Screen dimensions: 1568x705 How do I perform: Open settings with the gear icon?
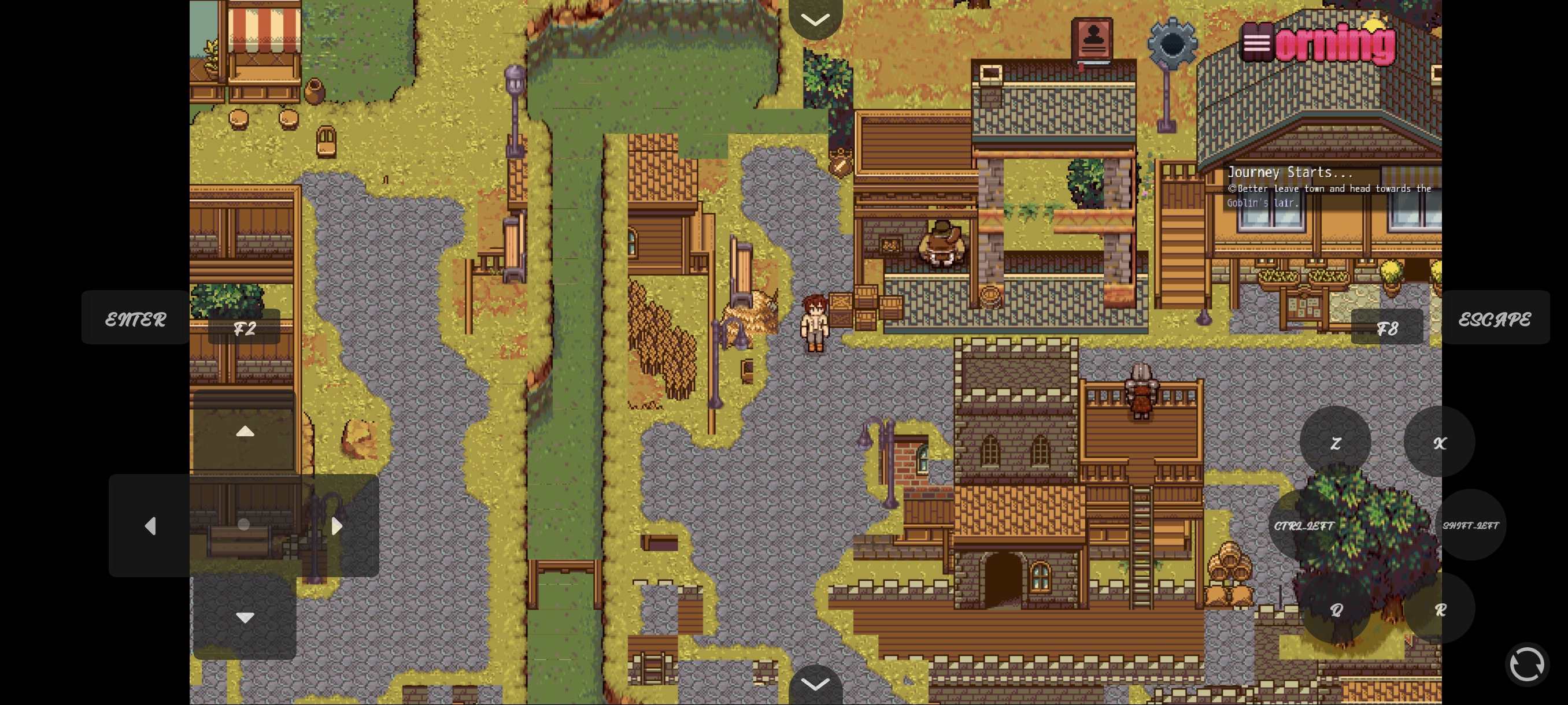(x=1172, y=43)
